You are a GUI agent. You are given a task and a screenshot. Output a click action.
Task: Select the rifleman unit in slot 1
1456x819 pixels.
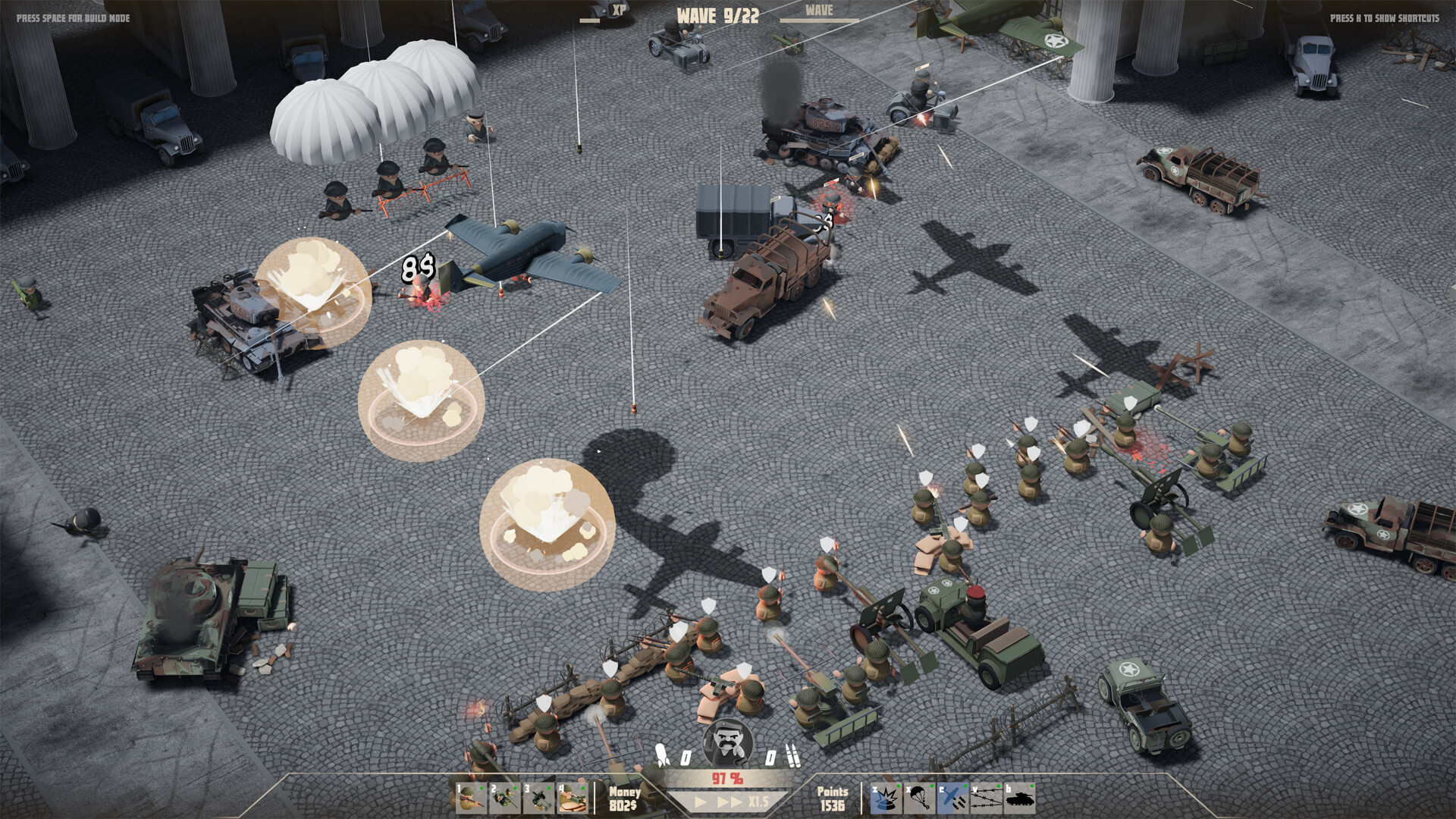click(x=470, y=799)
